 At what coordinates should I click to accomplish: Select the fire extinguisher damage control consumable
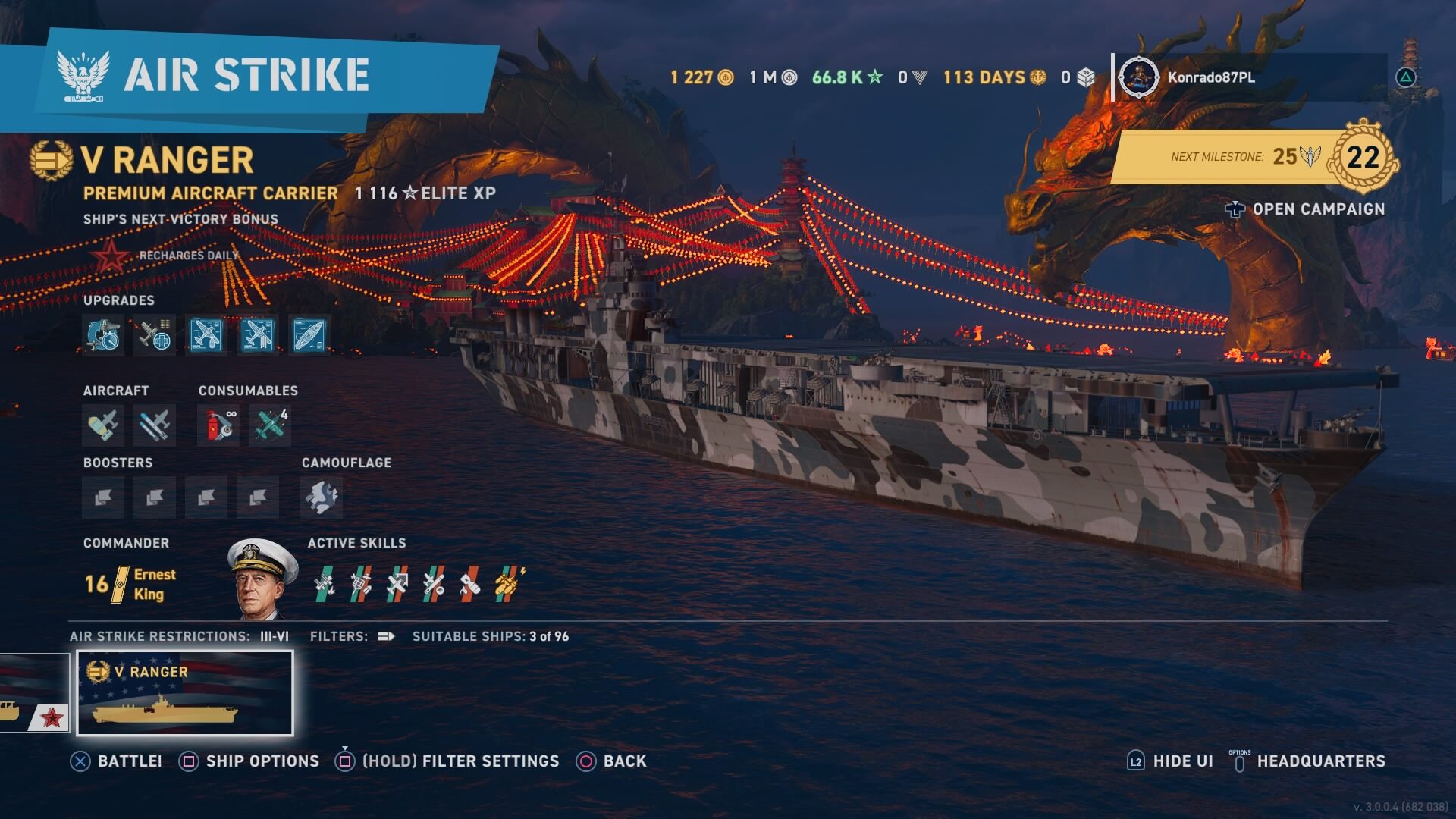[x=218, y=425]
